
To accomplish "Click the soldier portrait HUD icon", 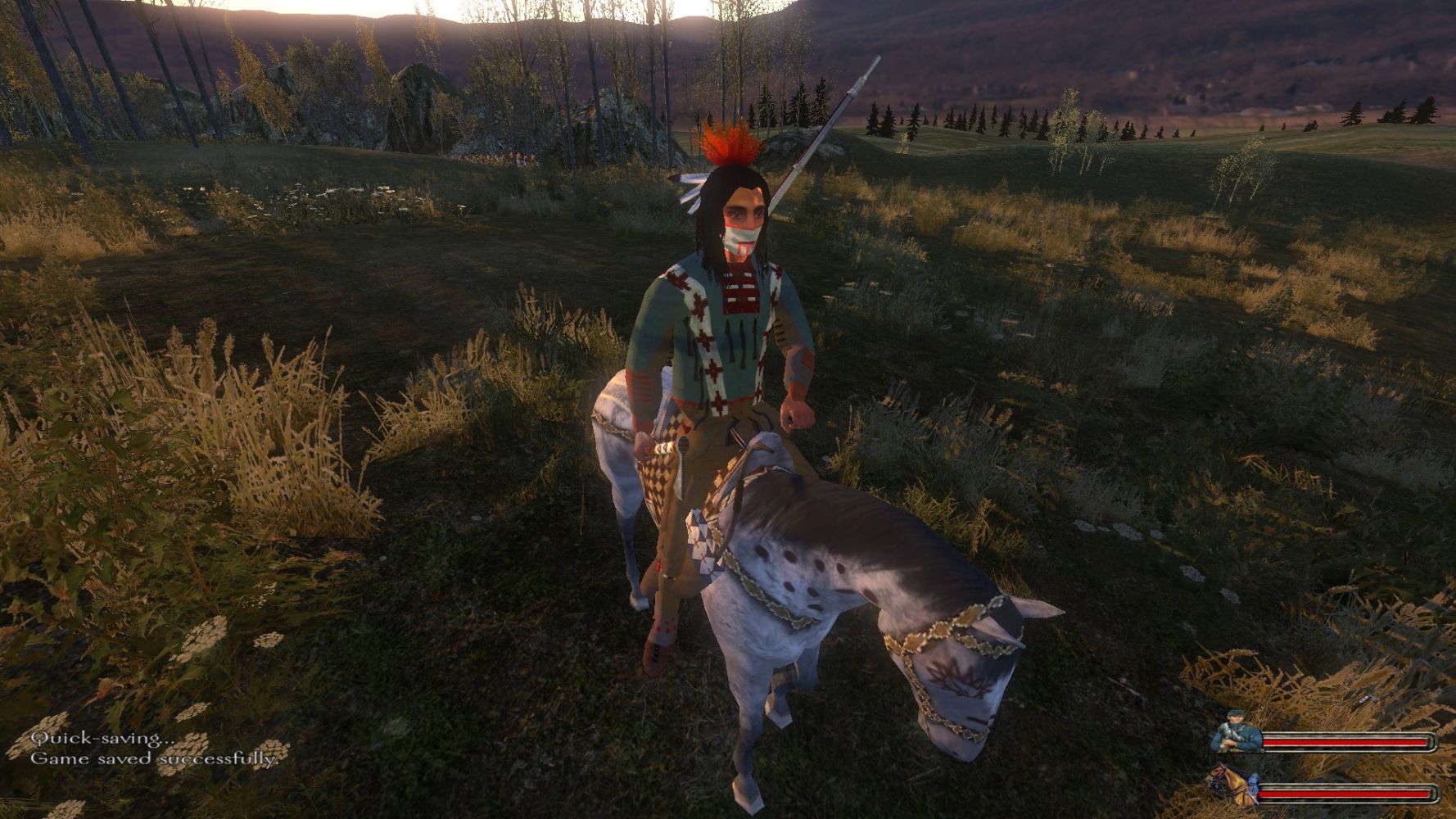I will tap(1236, 733).
